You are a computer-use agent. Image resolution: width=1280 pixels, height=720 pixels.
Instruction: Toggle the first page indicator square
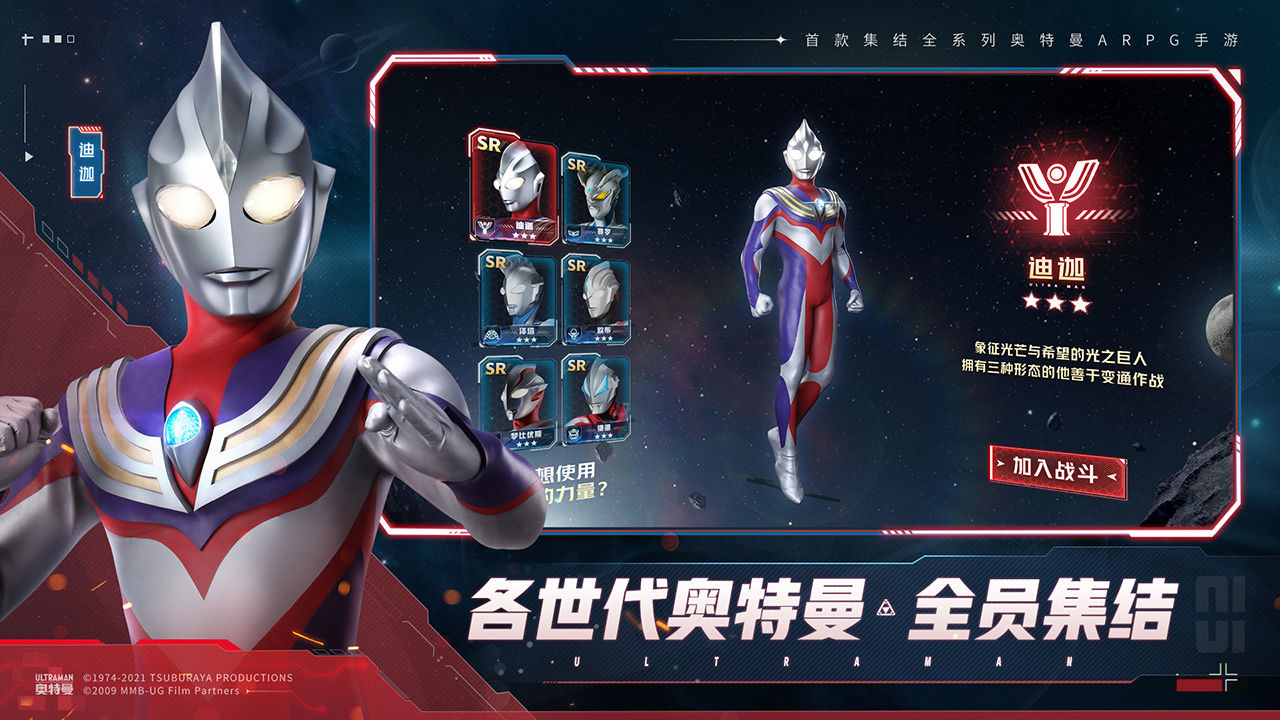46,39
